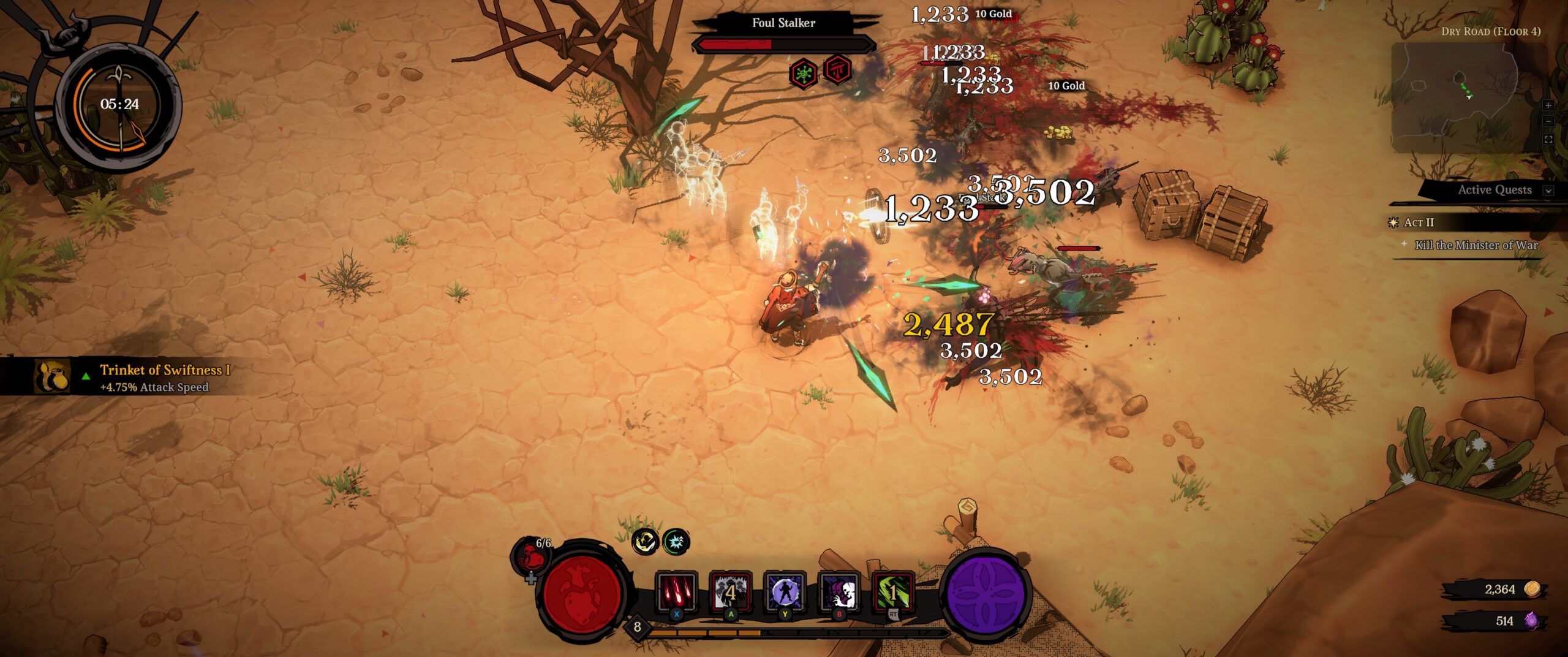The image size is (1568, 657).
Task: Cast the pale ghoul face ability
Action: click(x=839, y=591)
